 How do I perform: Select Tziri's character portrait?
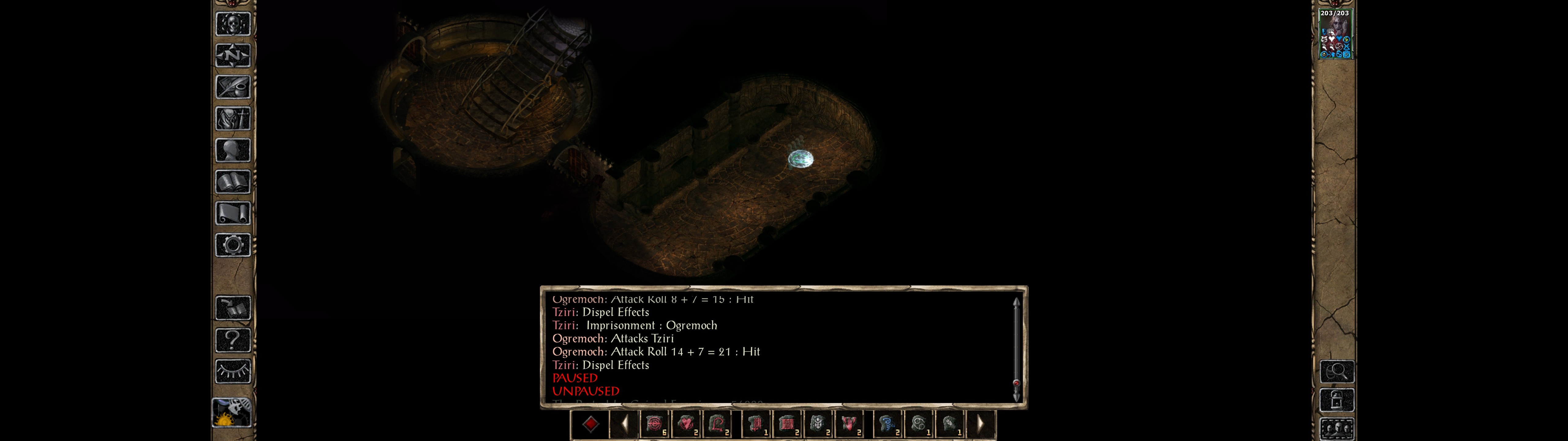(1335, 34)
